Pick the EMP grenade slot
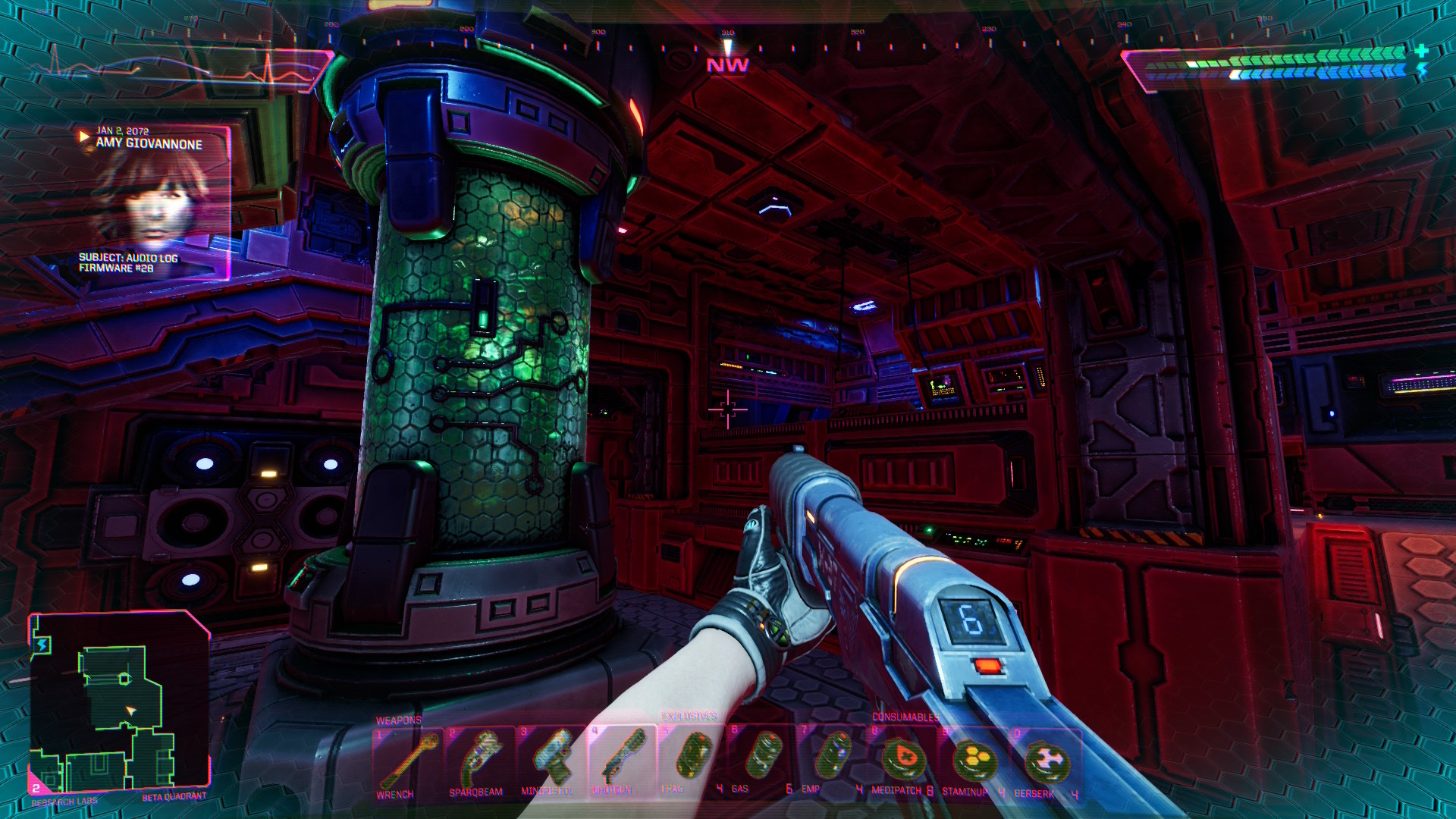1456x819 pixels. [x=832, y=761]
